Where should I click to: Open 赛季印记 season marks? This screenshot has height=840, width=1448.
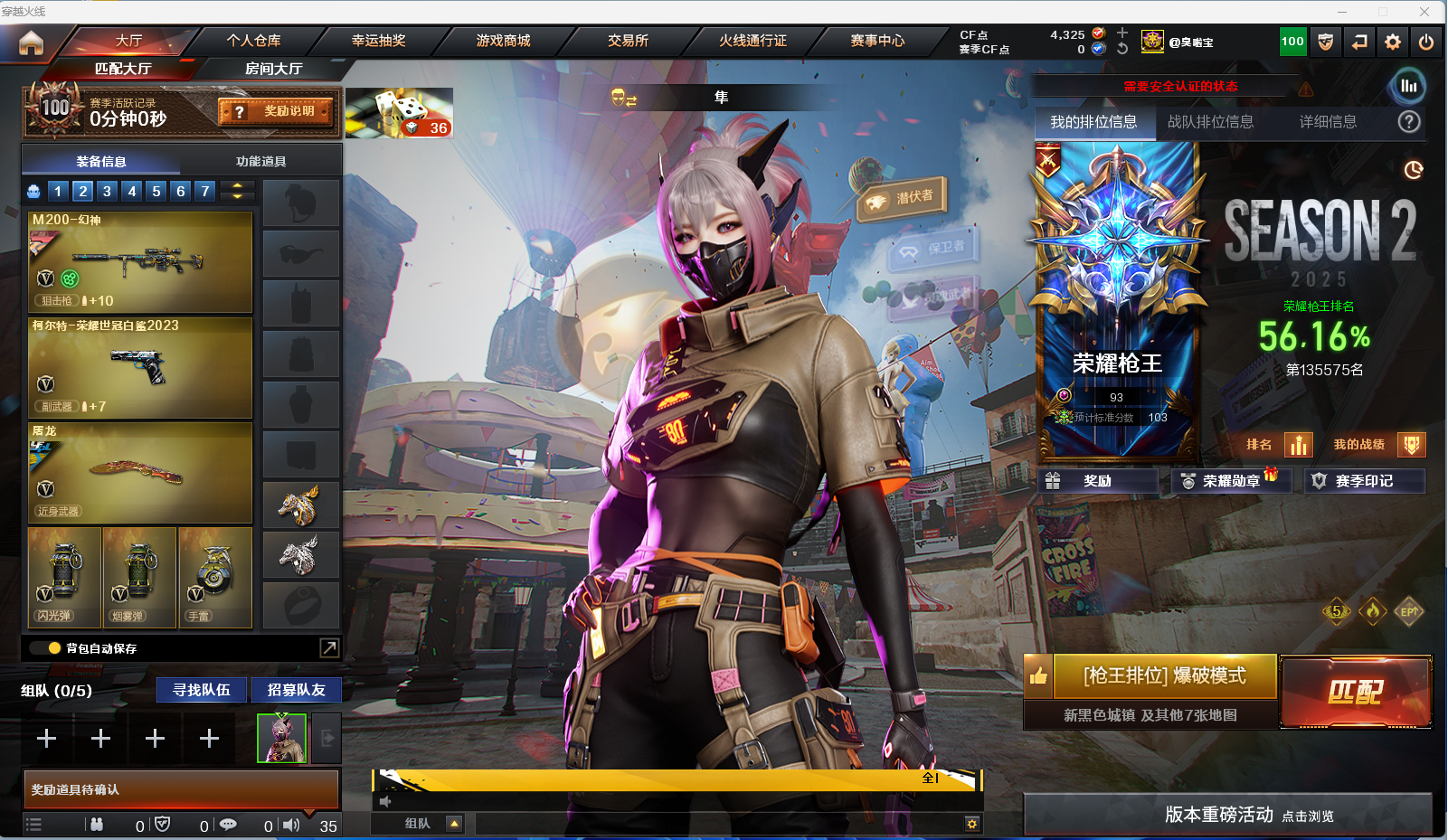pos(1364,481)
